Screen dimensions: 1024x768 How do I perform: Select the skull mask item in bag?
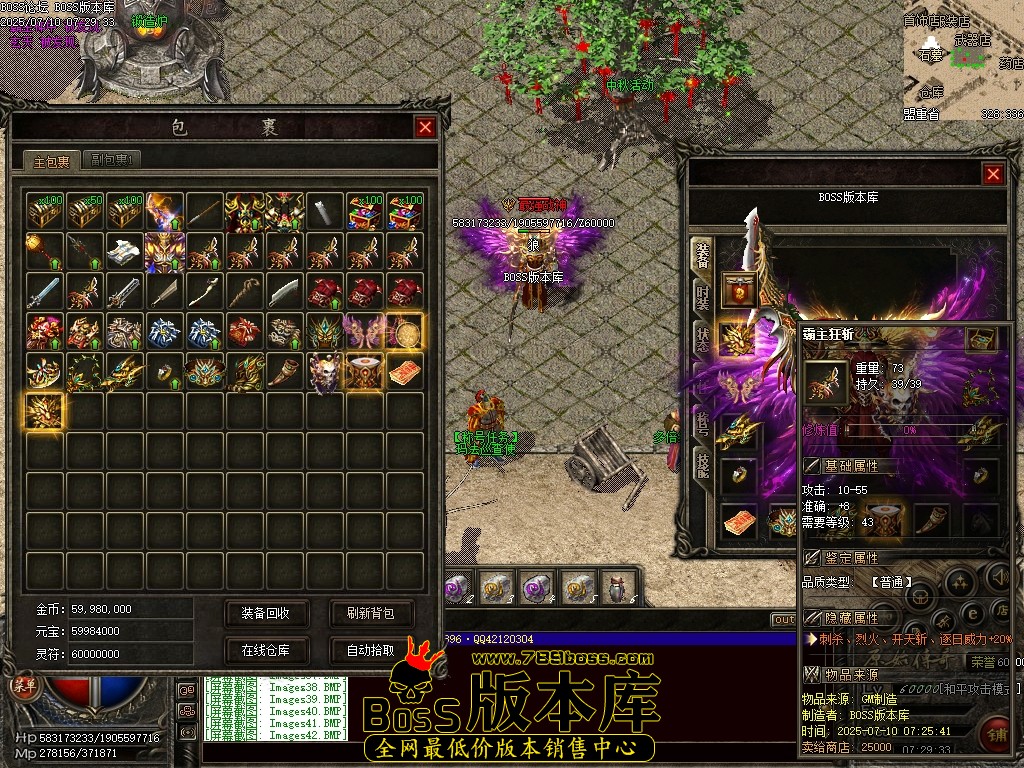point(324,371)
